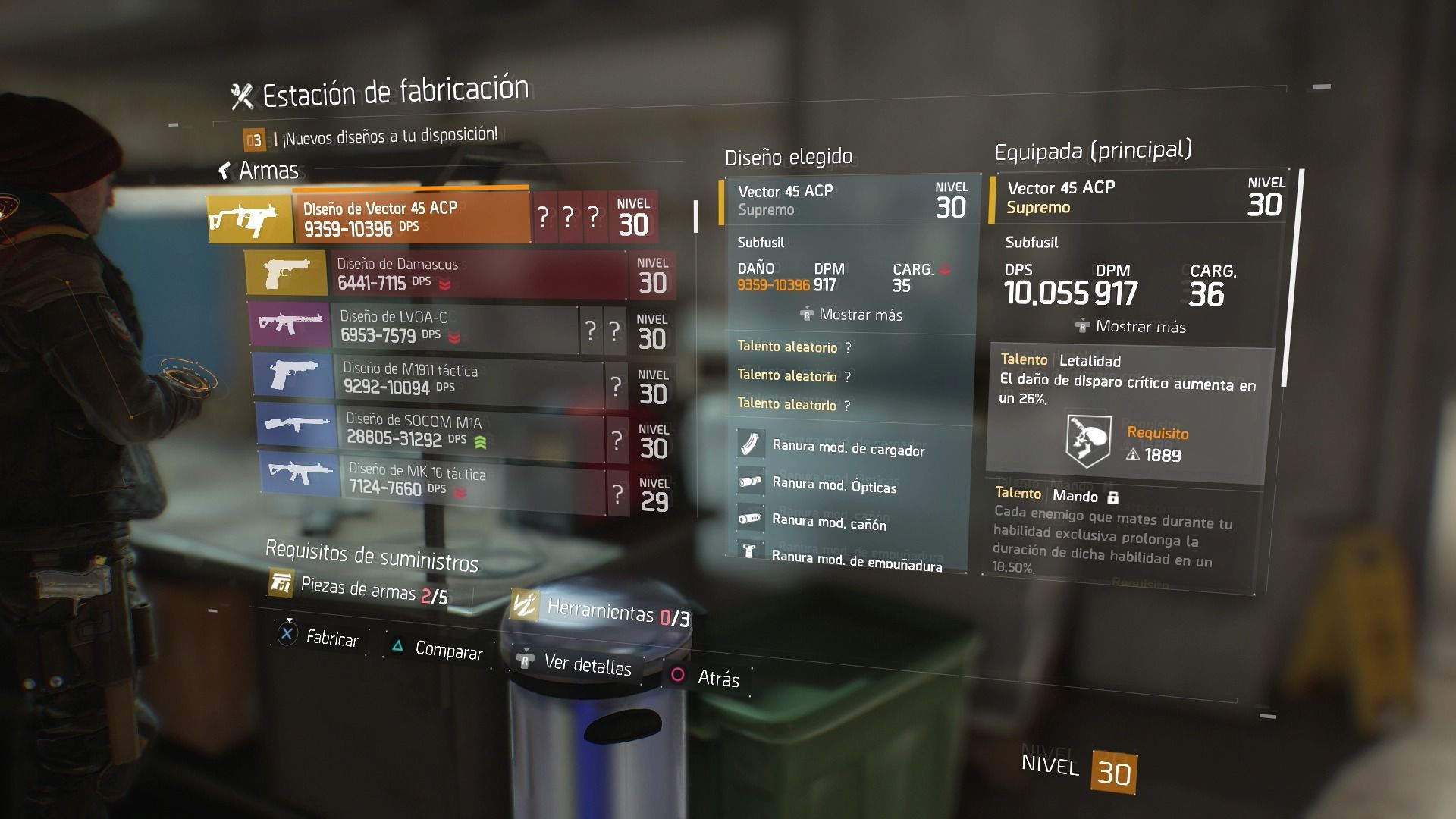Expand Mostrar más on equipped weapon

pos(1131,327)
